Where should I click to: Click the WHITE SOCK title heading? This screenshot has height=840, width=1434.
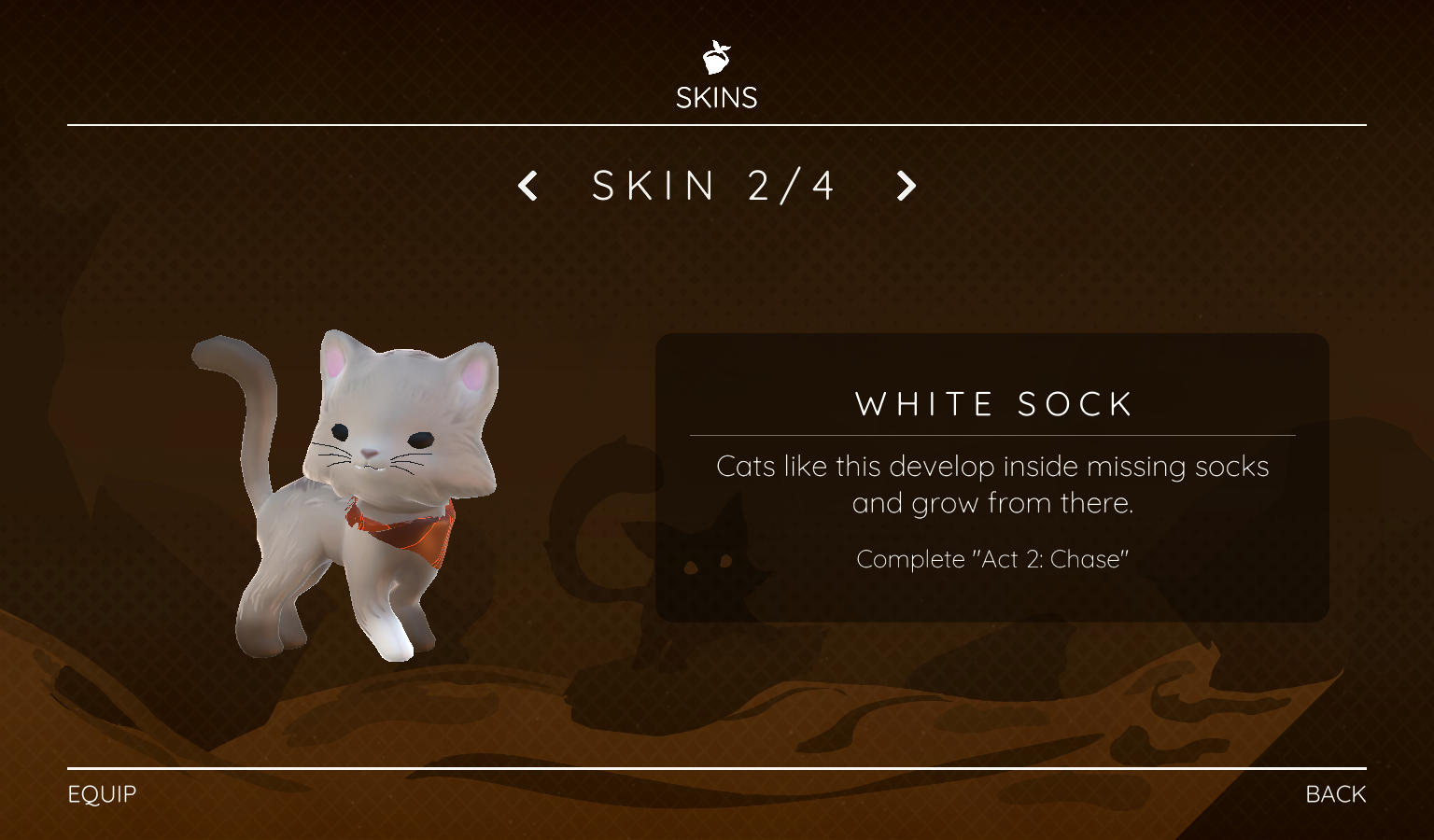click(992, 403)
